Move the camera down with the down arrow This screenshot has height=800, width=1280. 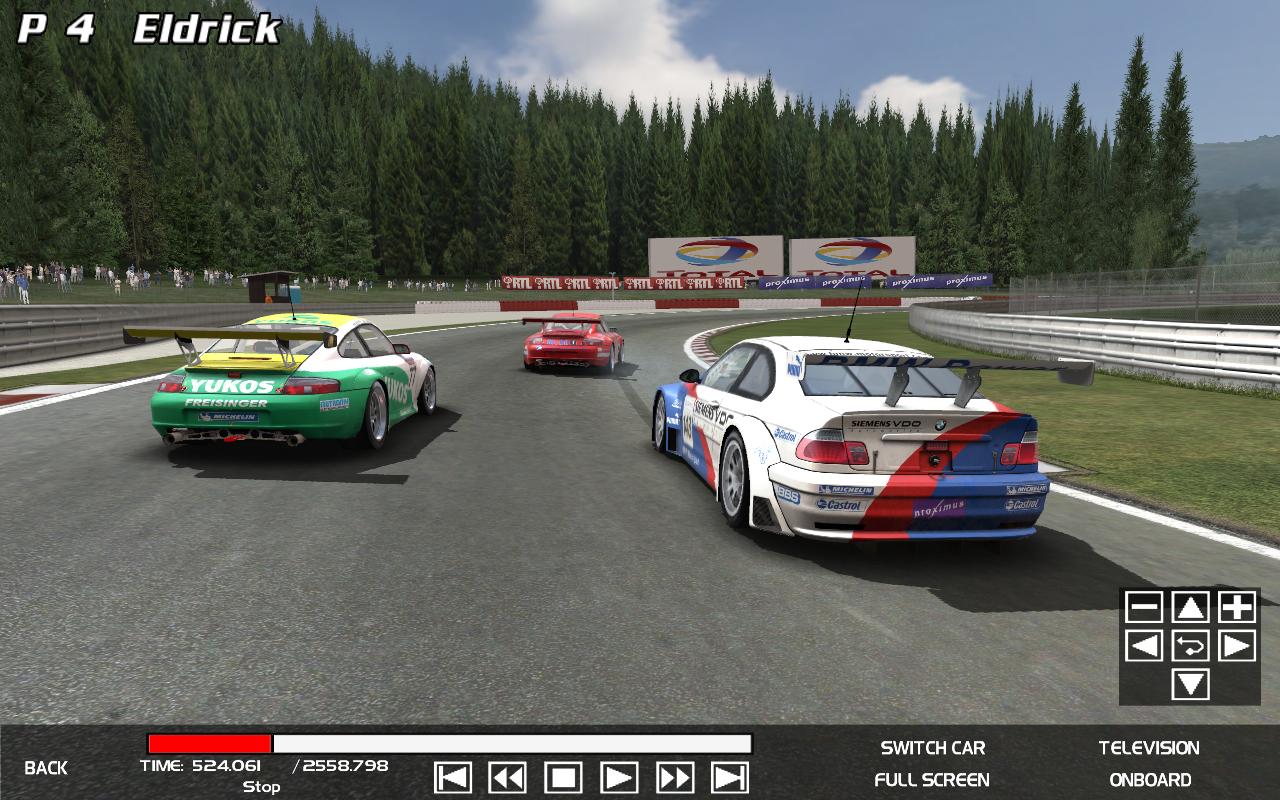pyautogui.click(x=1190, y=685)
